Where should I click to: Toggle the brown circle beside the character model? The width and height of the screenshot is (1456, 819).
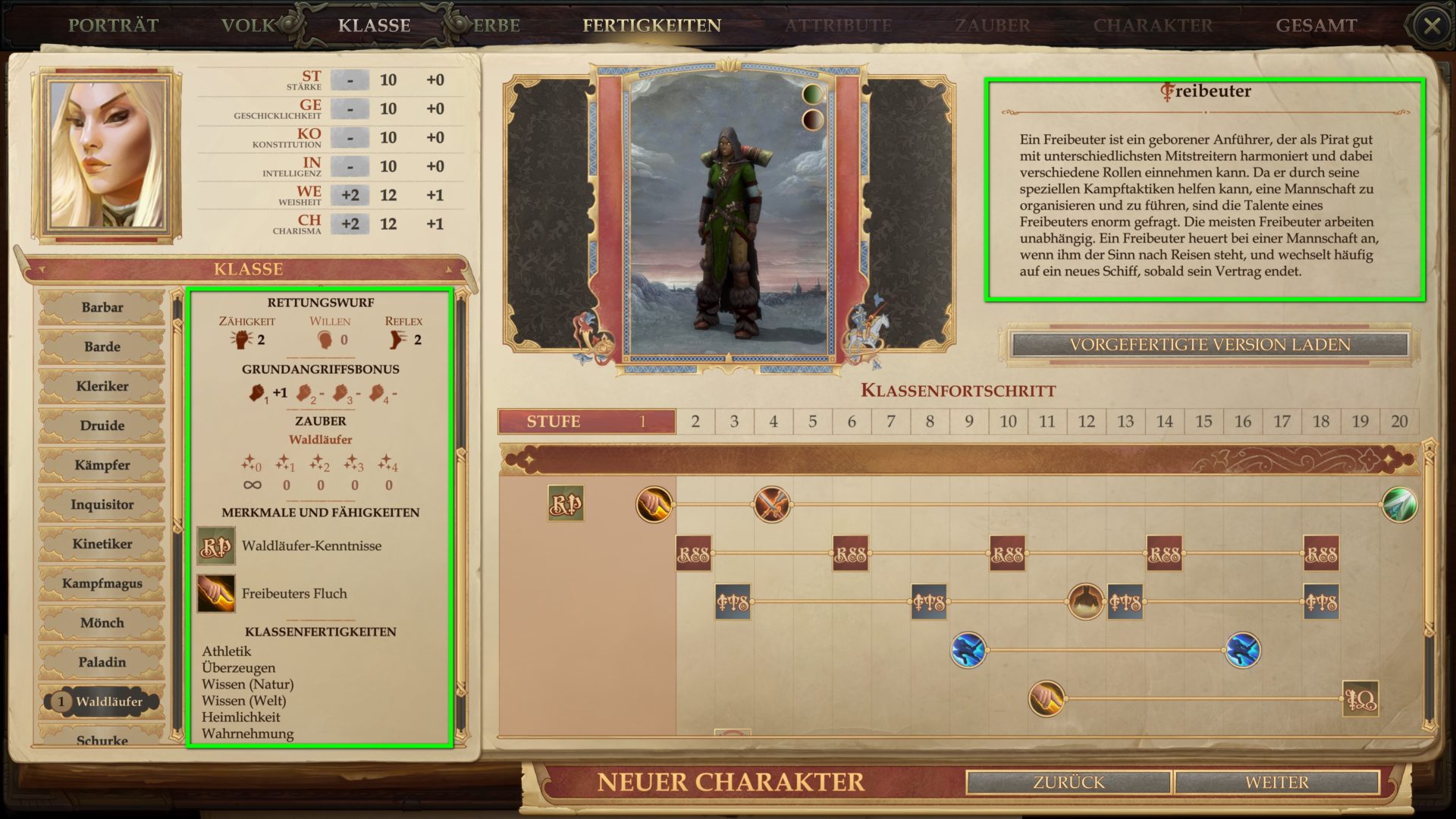813,120
